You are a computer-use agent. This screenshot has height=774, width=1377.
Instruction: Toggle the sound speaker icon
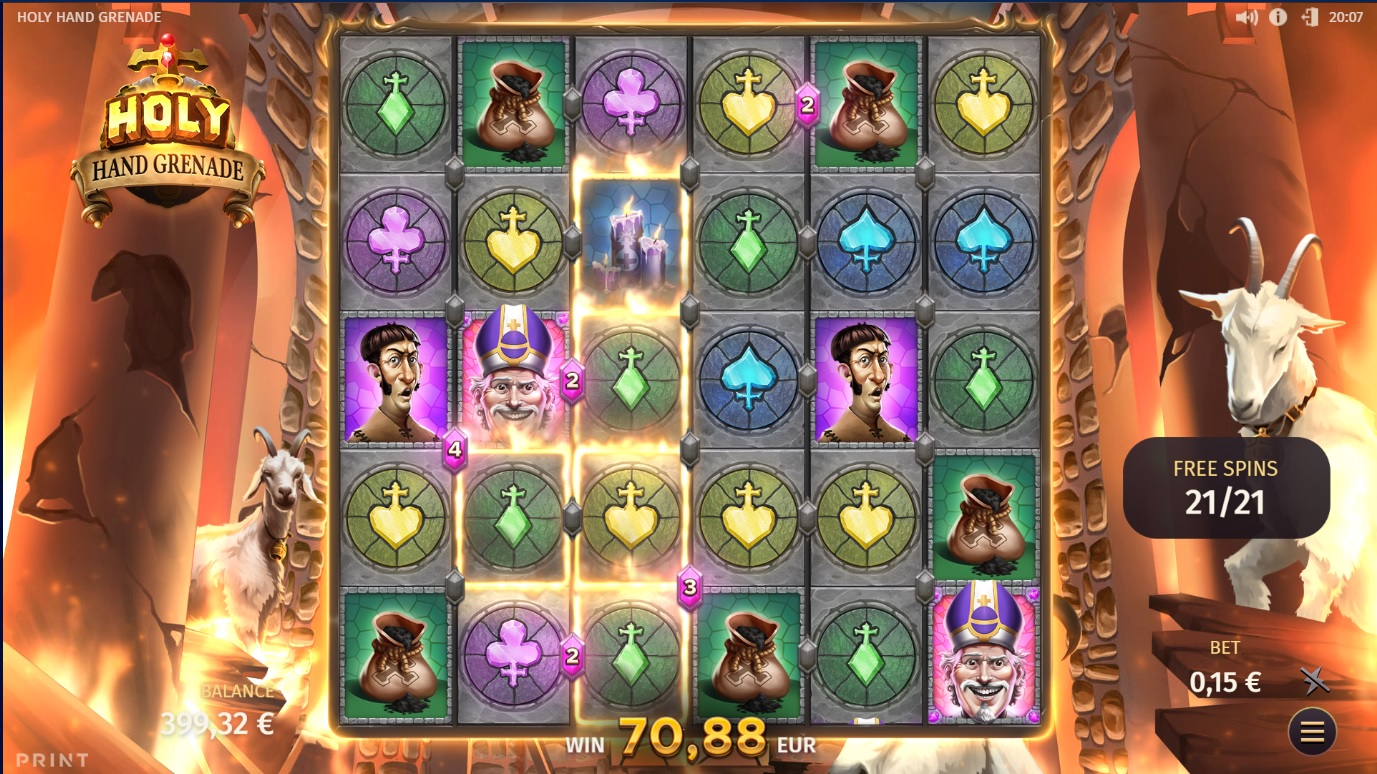pos(1246,17)
